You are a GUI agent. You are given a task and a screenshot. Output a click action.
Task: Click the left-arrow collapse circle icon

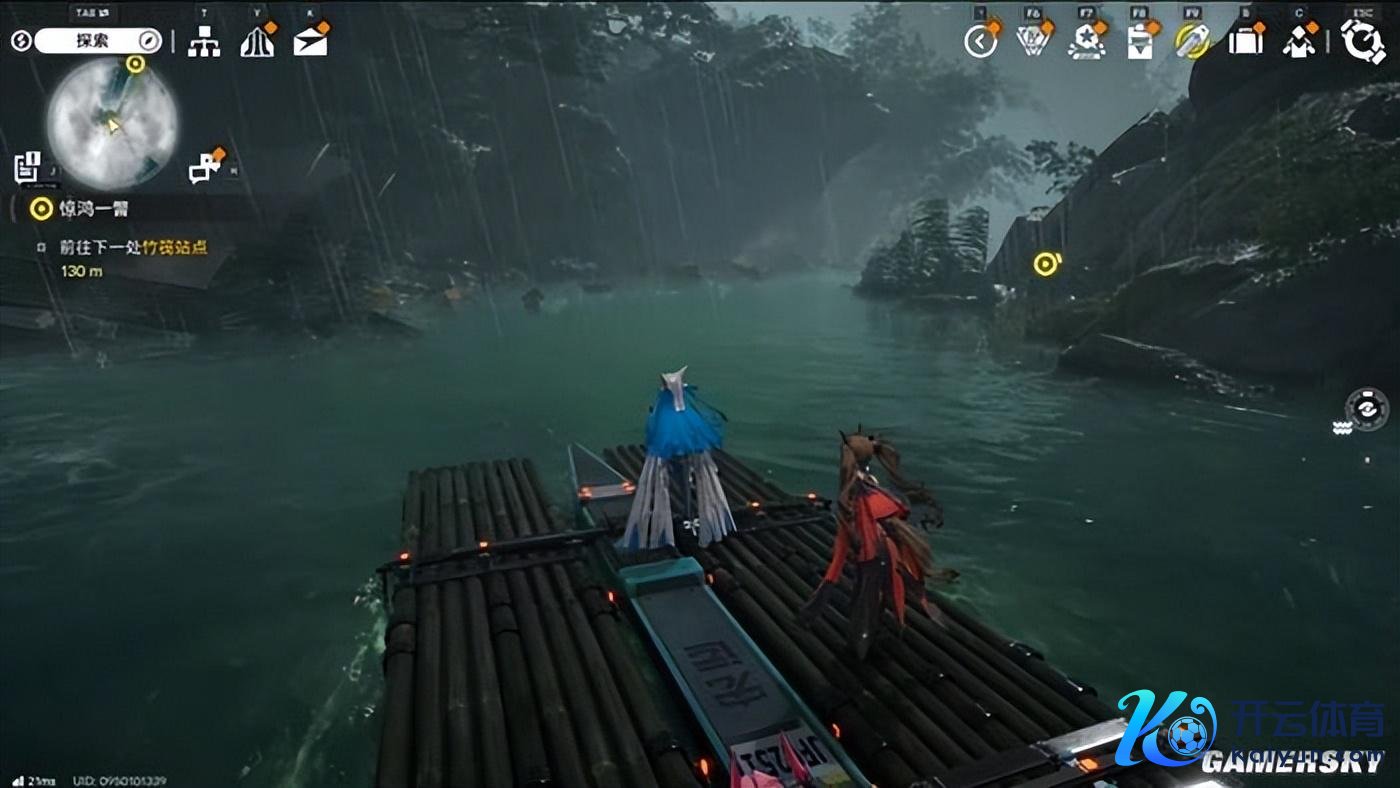981,41
